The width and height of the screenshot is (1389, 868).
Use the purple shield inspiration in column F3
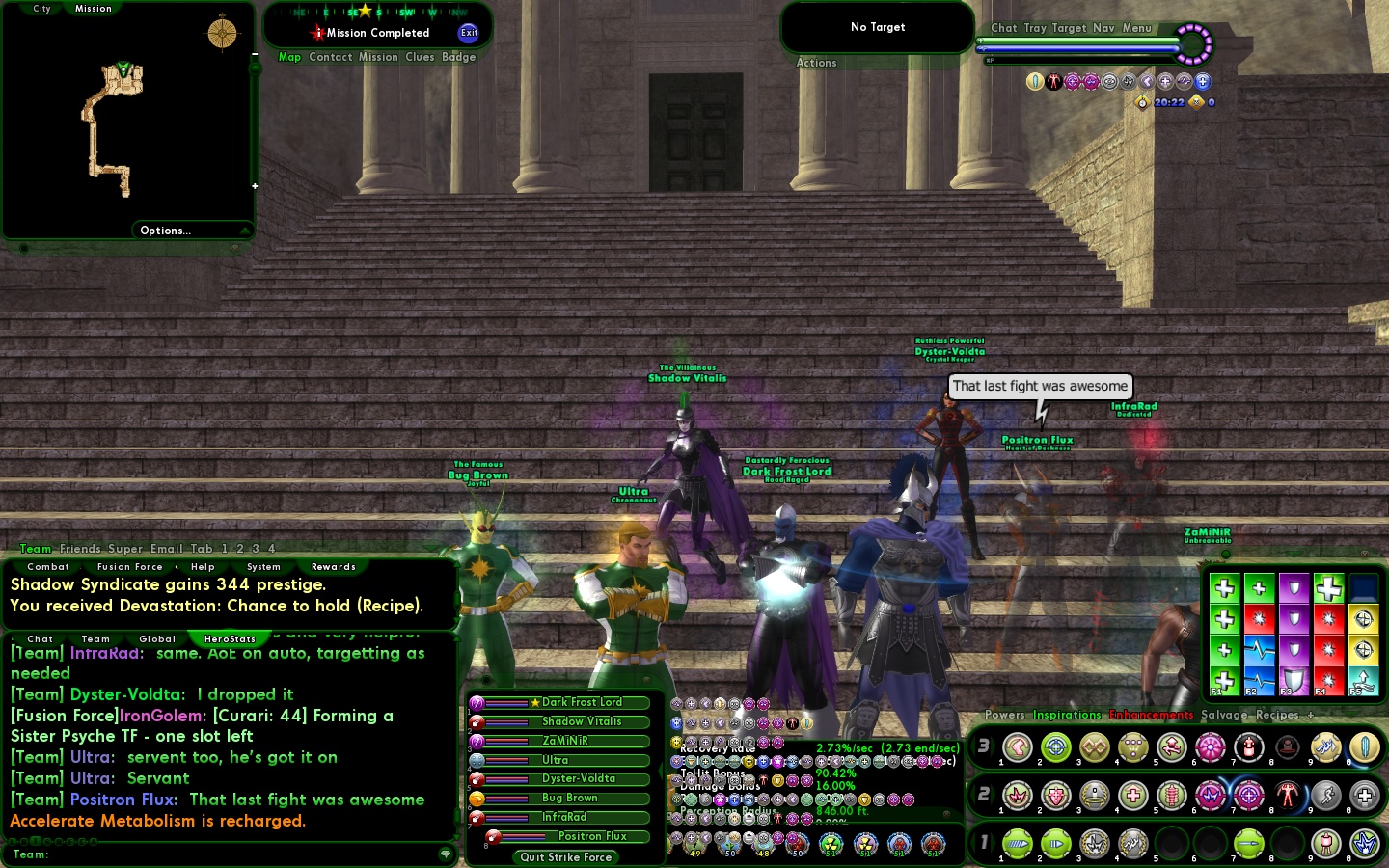(1294, 589)
